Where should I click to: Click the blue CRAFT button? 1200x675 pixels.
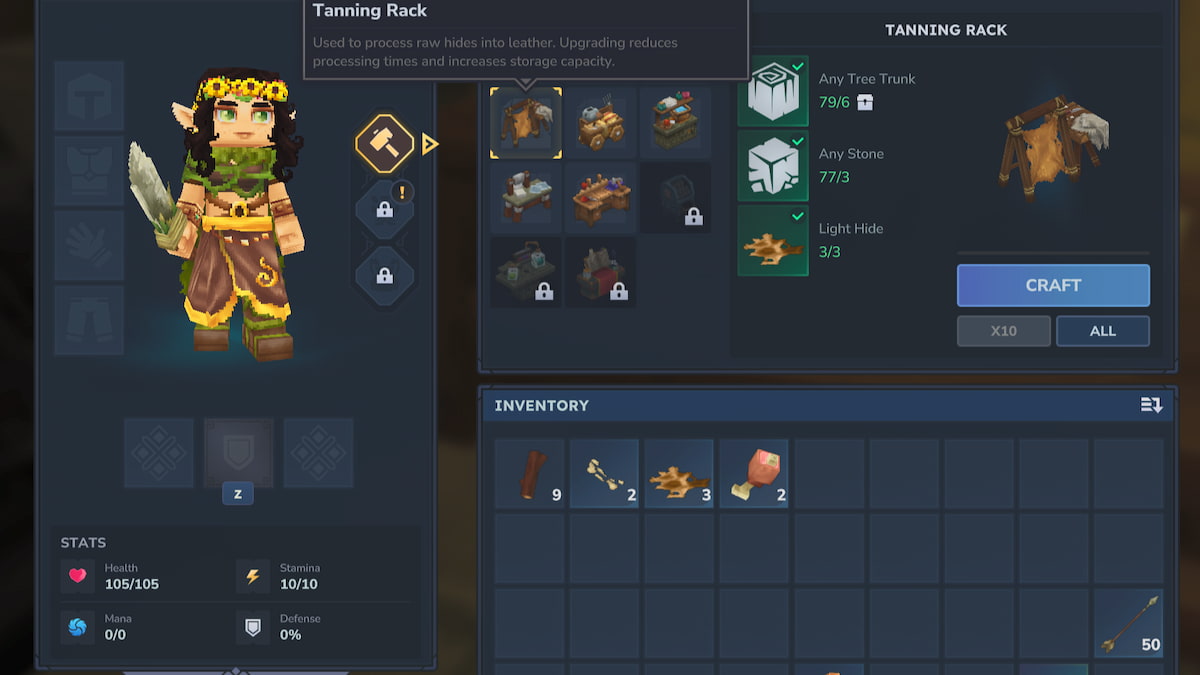[1053, 285]
